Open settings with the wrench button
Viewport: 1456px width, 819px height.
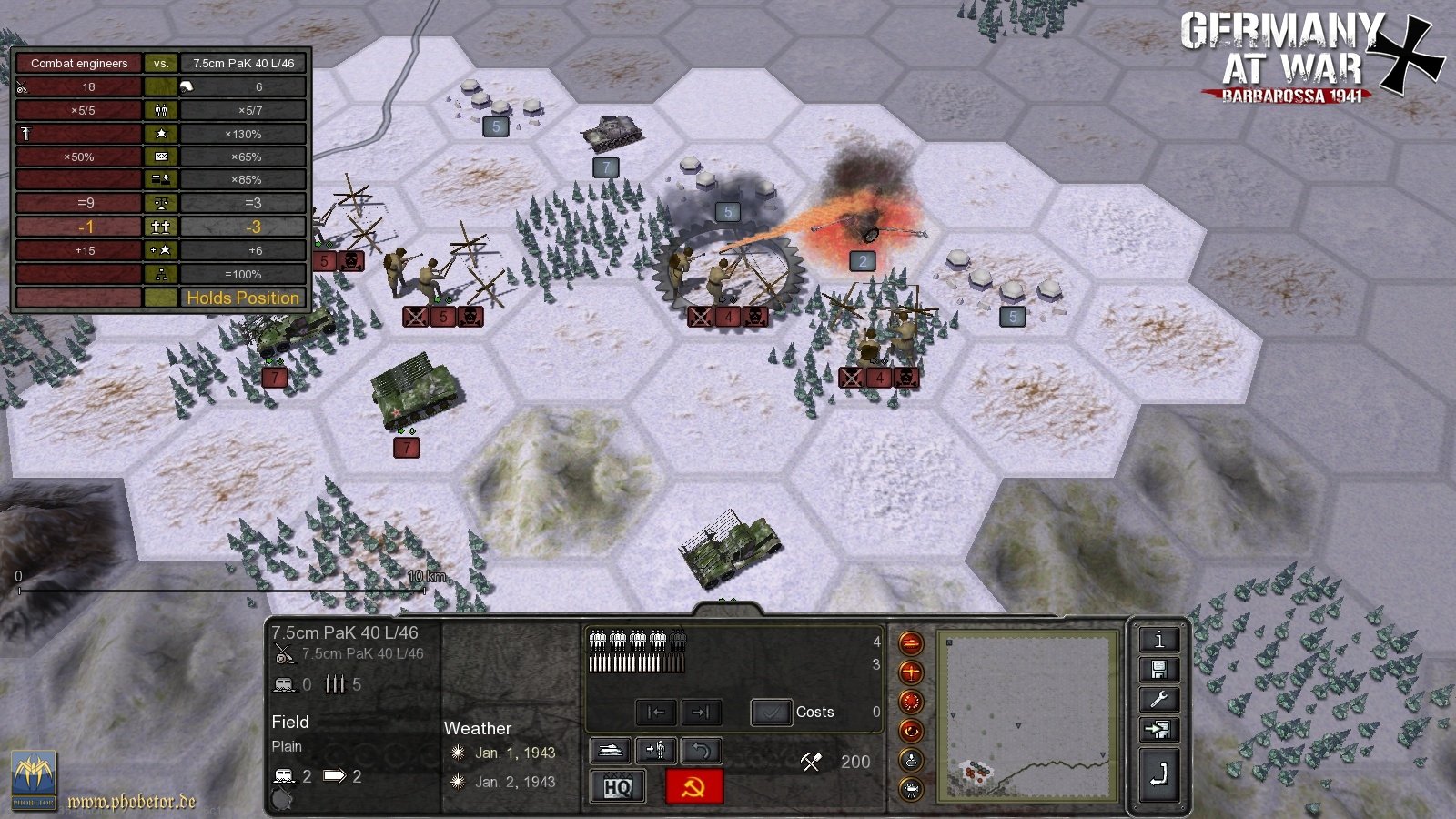point(1158,700)
